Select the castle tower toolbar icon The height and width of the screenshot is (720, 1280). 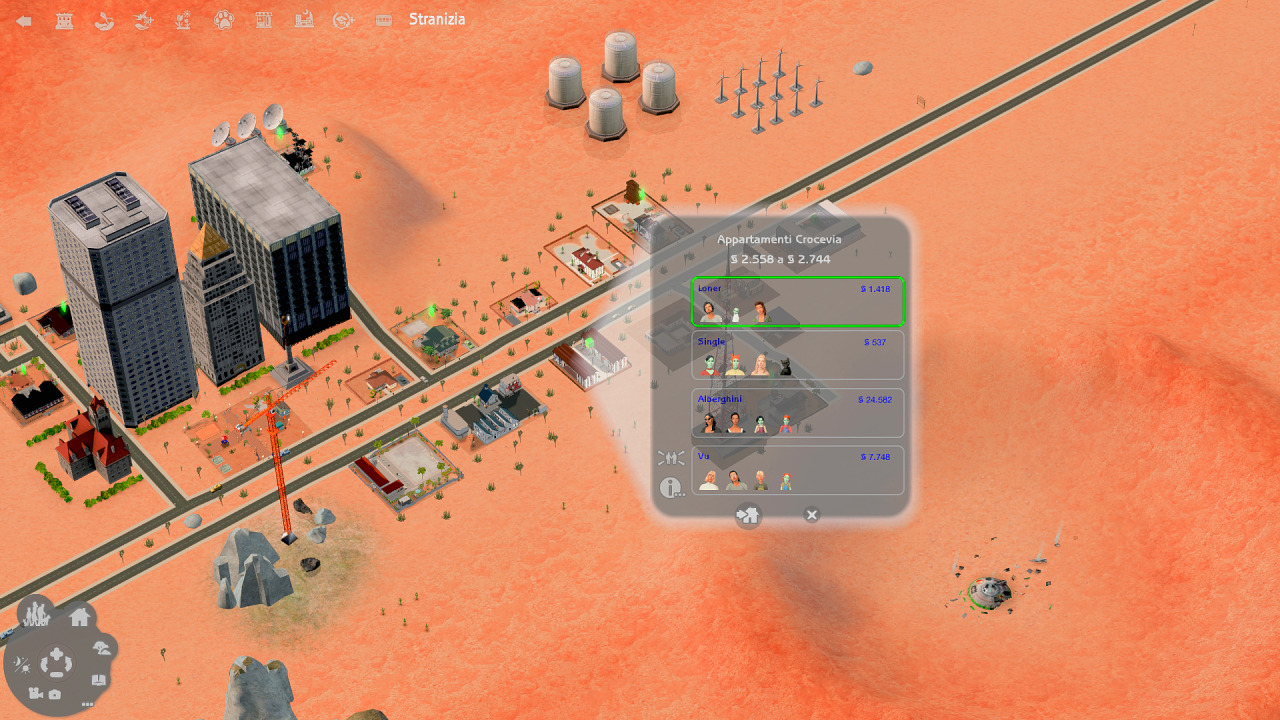(64, 21)
